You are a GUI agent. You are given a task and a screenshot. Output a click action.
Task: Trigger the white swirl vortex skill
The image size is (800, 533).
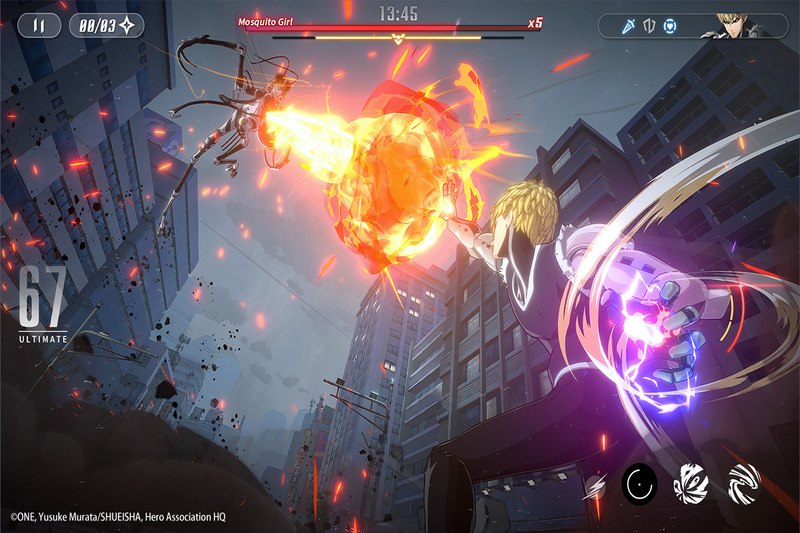[743, 483]
